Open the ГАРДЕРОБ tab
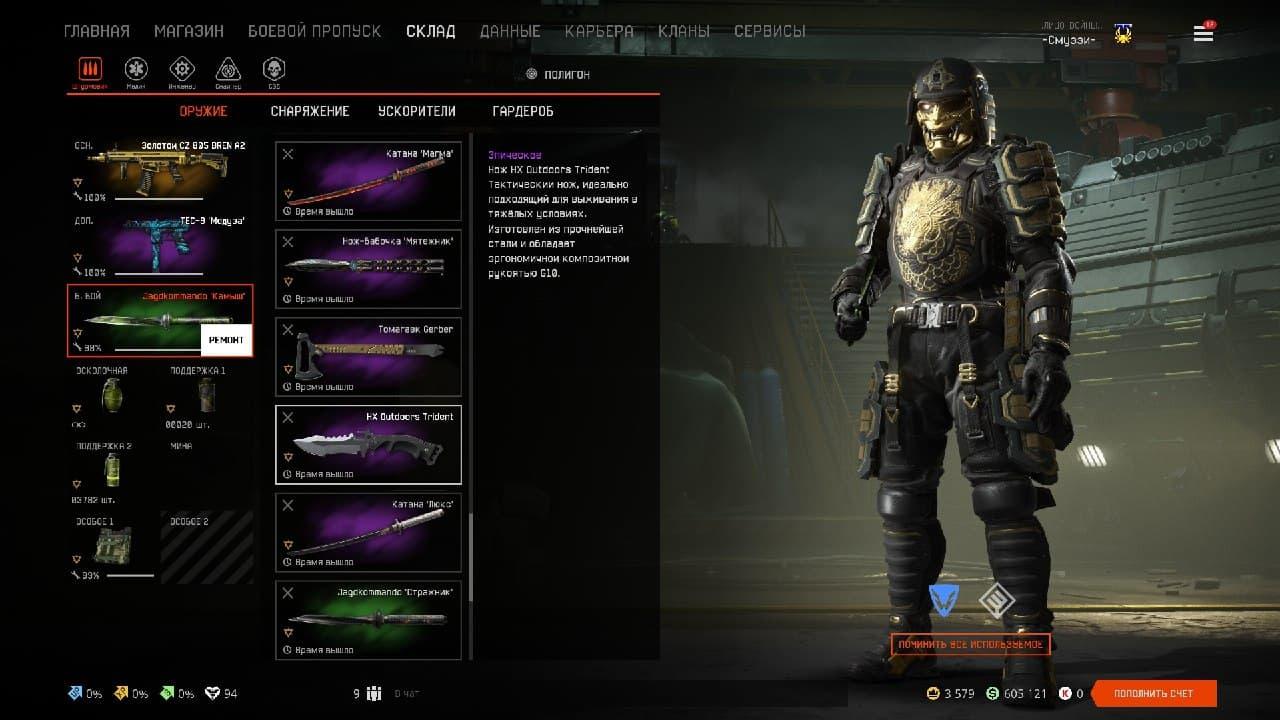Viewport: 1280px width, 720px height. coord(523,111)
